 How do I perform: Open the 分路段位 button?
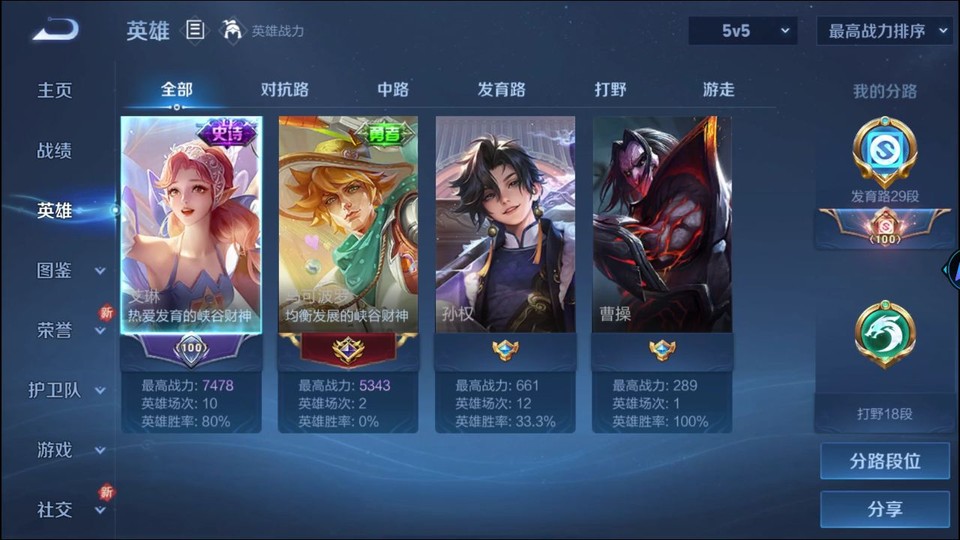pos(885,461)
